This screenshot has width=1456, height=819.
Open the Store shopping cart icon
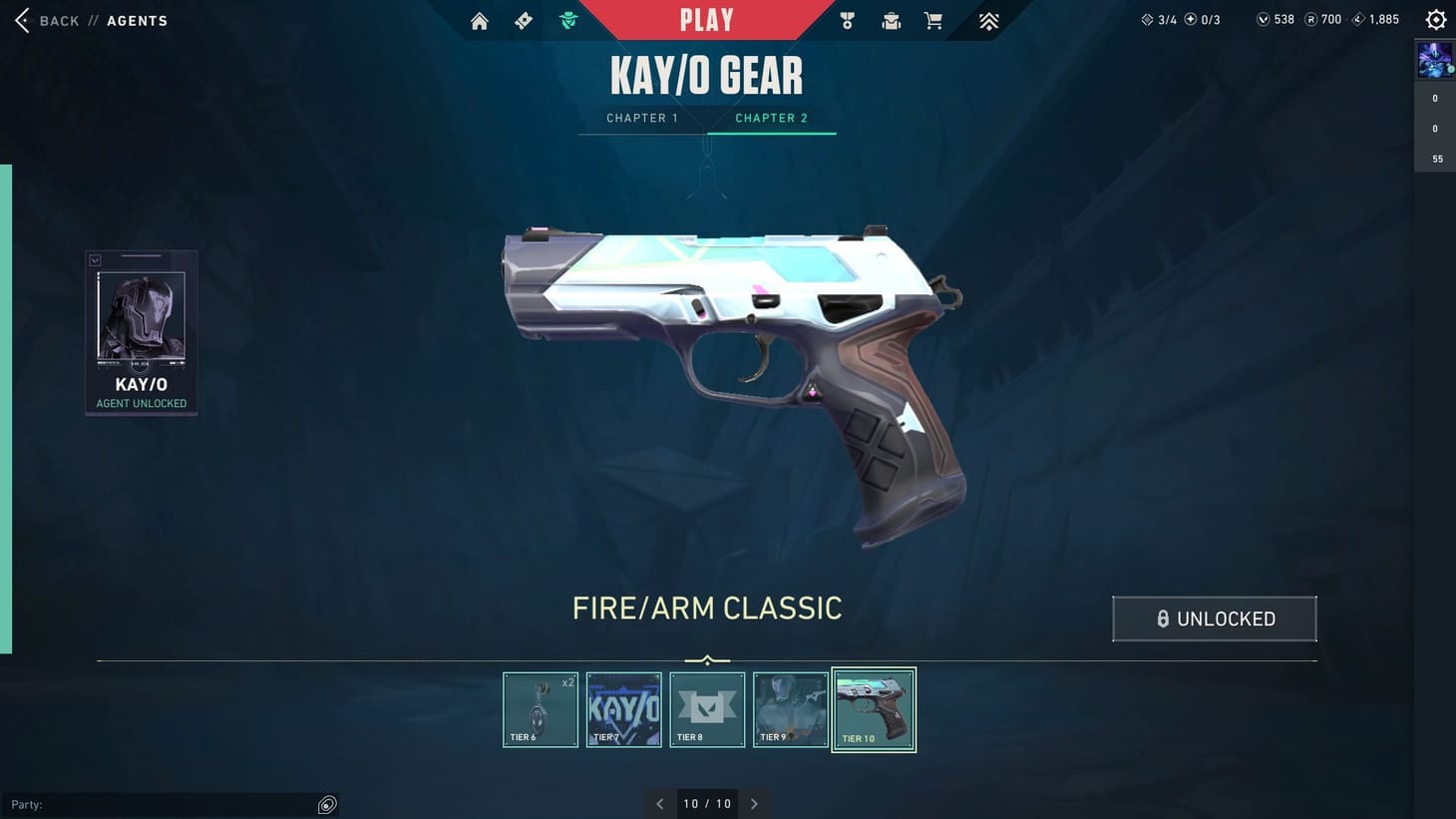coord(932,20)
